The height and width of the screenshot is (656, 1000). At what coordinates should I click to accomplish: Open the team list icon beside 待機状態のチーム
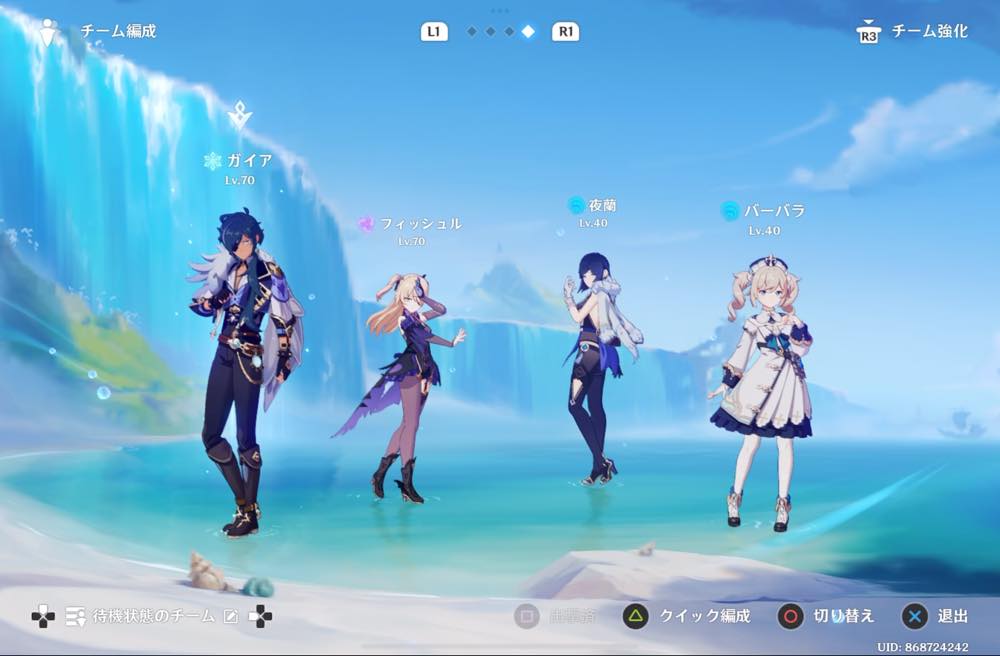[x=75, y=617]
